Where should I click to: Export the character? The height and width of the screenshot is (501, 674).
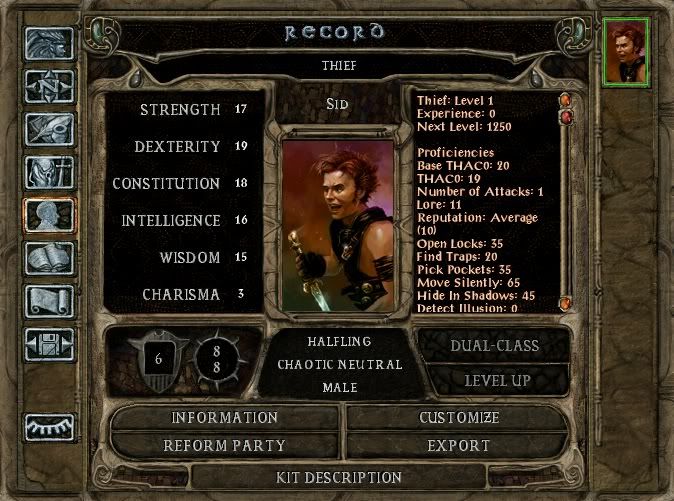click(459, 446)
